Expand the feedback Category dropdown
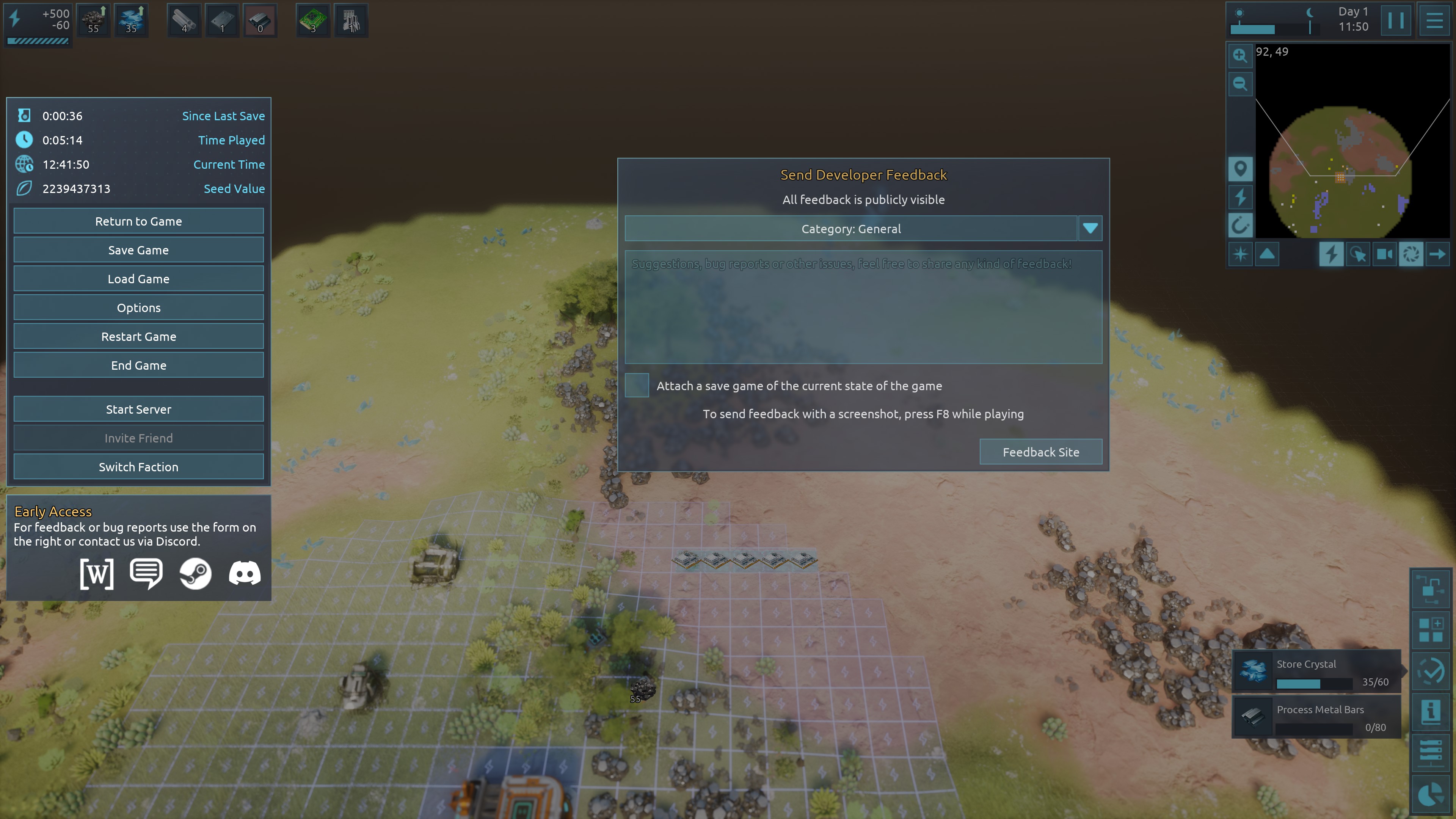 [1090, 228]
